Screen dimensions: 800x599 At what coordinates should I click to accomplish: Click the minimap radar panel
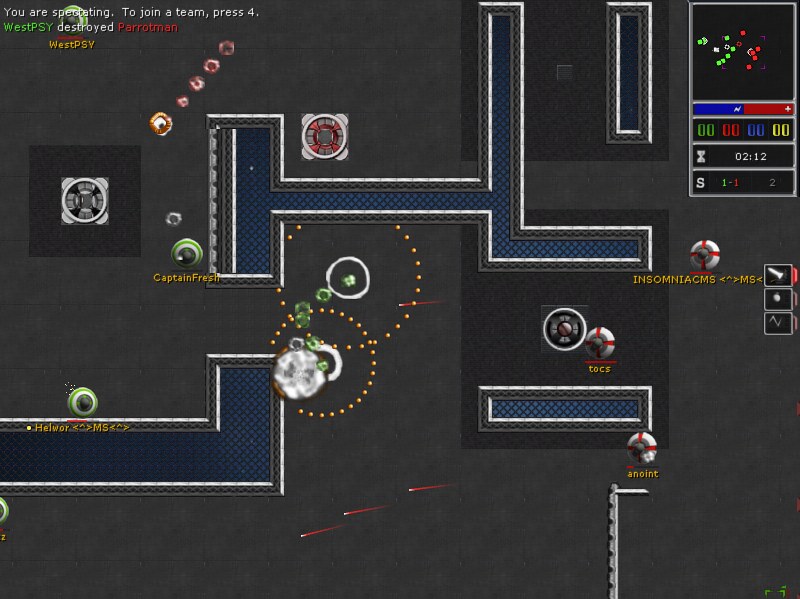tap(742, 51)
